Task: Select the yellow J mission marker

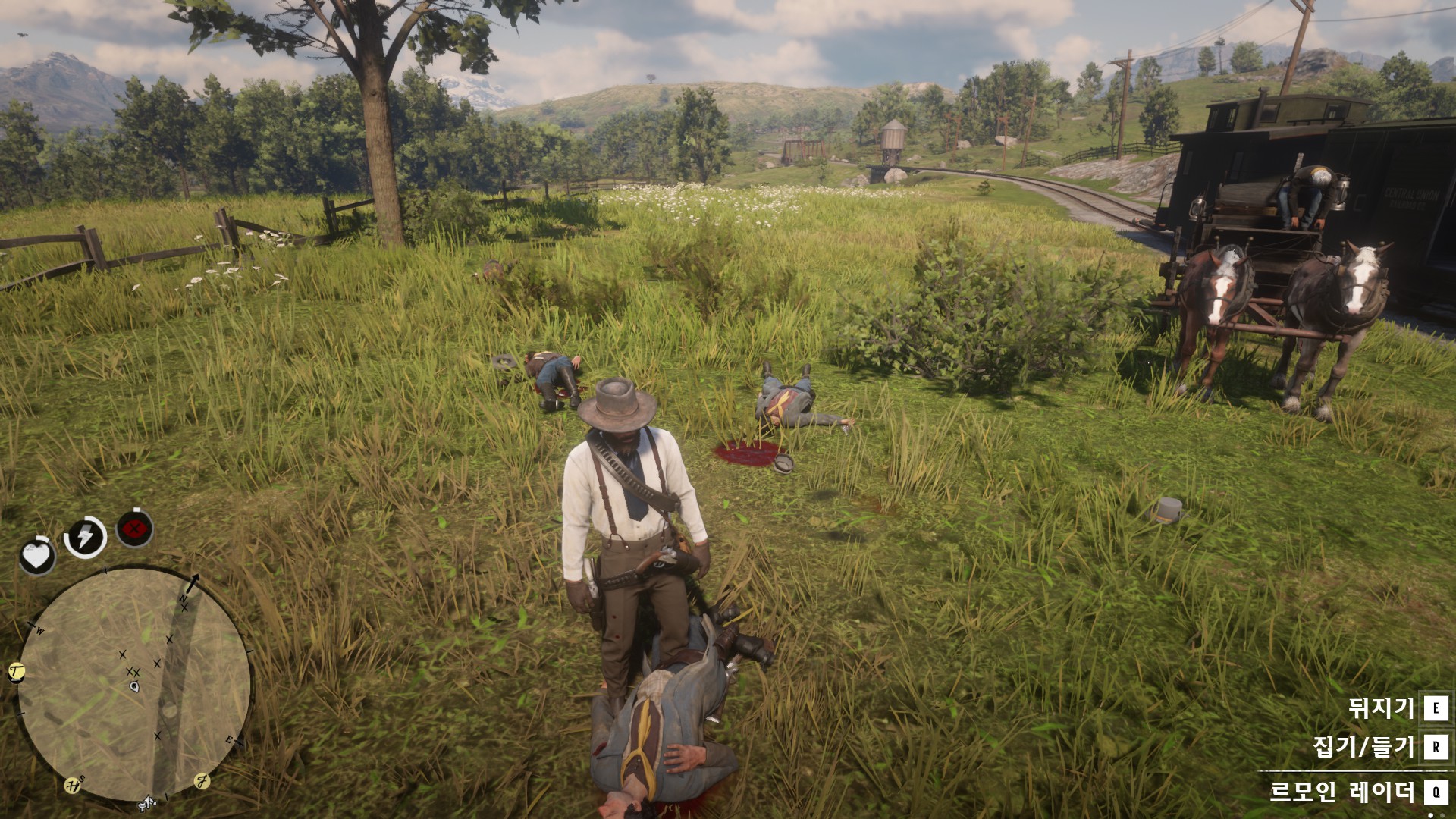Action: (x=202, y=780)
